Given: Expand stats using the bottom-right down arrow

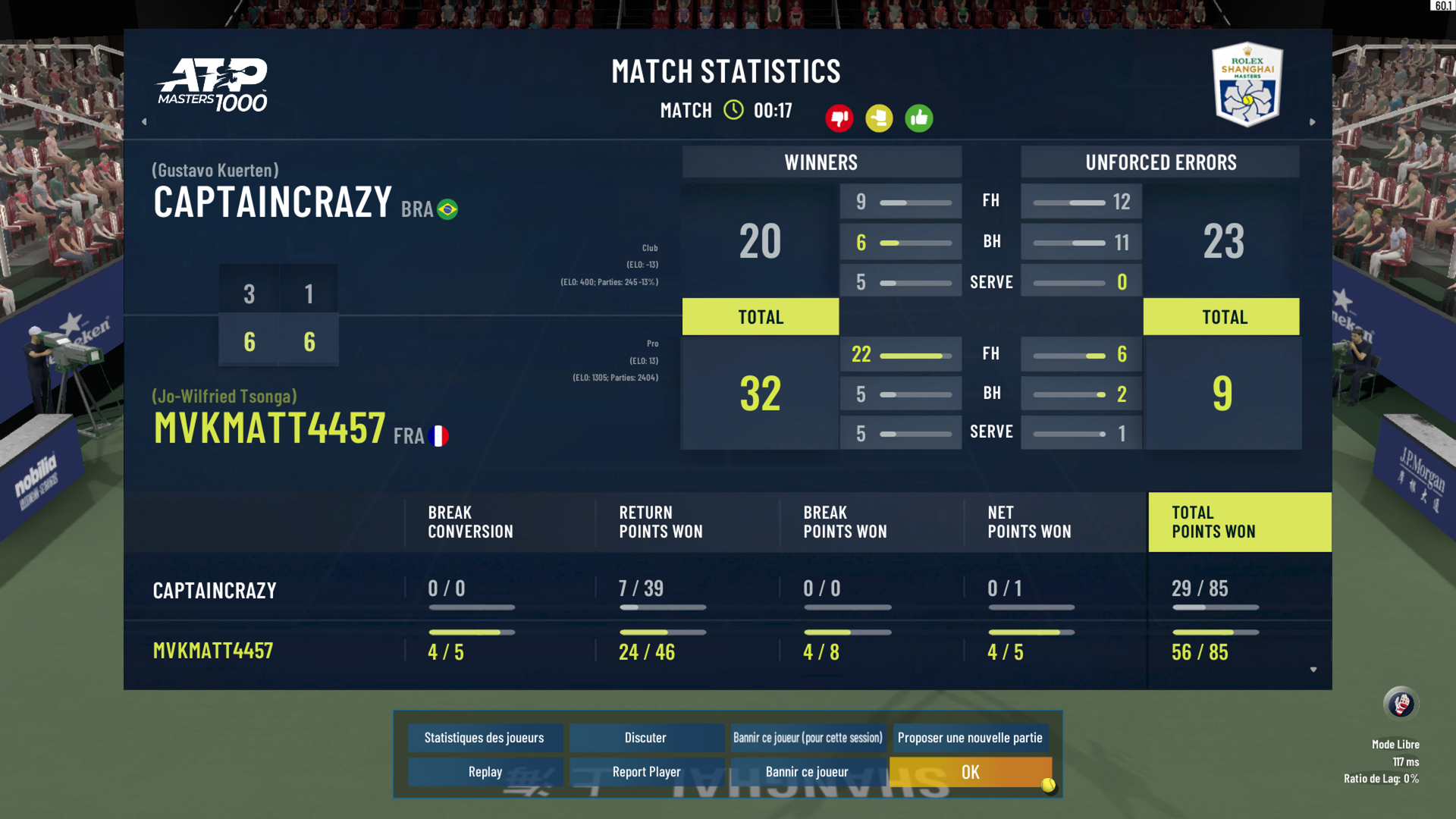Looking at the screenshot, I should click(x=1313, y=670).
